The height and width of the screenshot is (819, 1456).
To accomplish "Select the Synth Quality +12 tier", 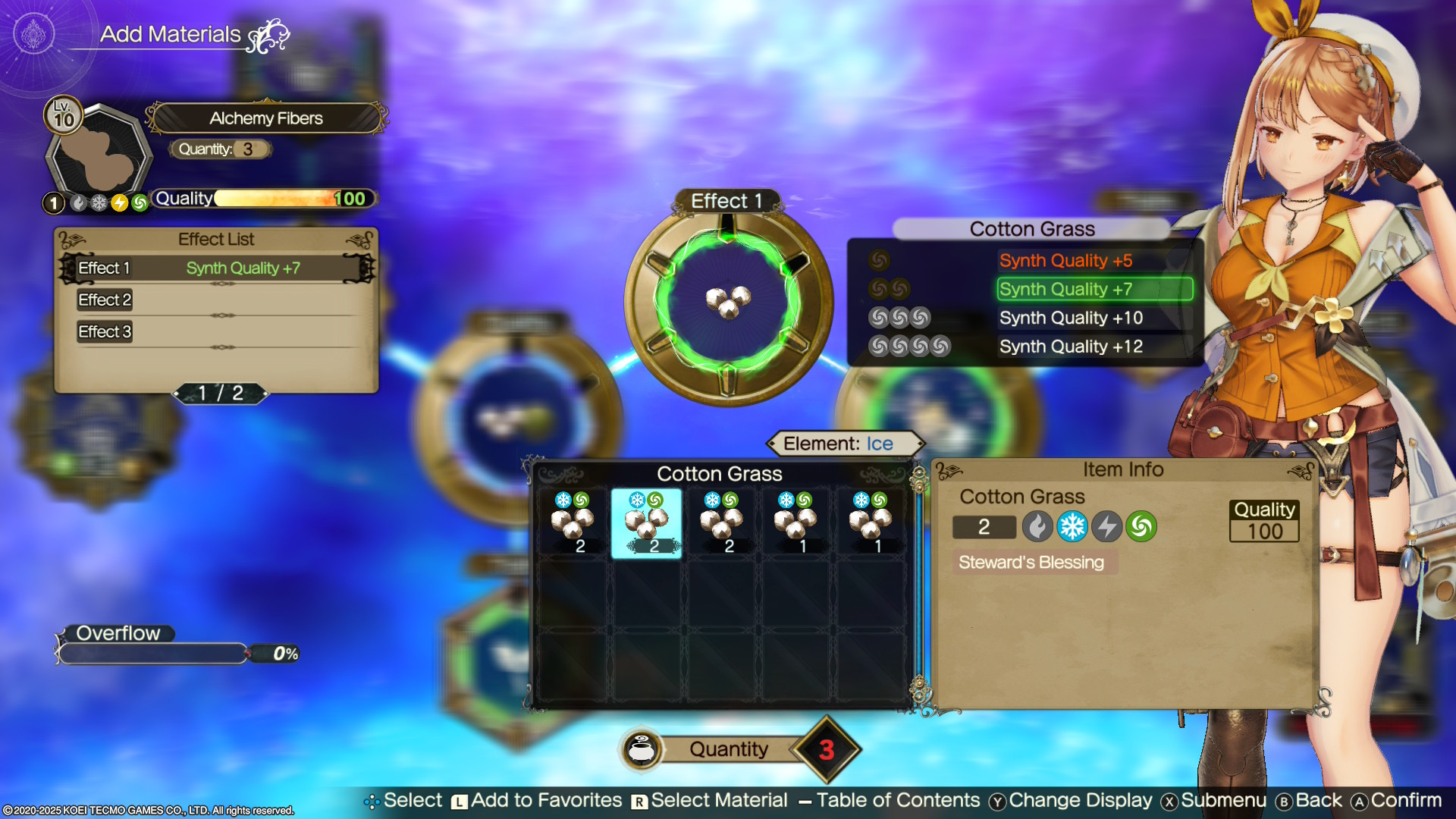I will 1070,347.
